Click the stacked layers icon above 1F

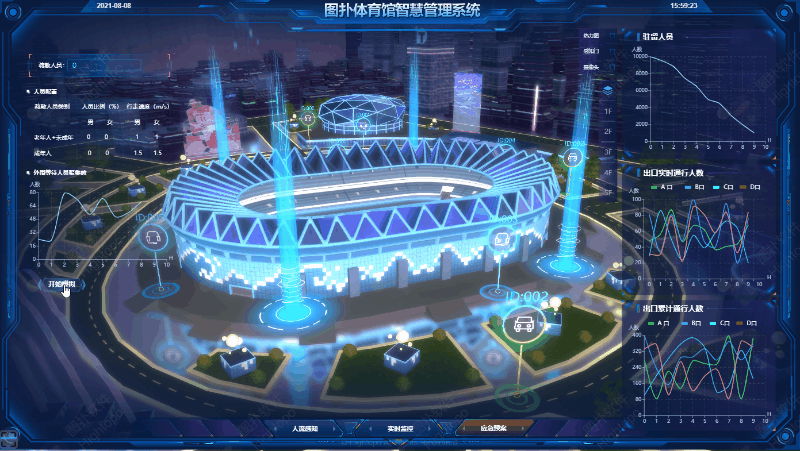[x=607, y=89]
